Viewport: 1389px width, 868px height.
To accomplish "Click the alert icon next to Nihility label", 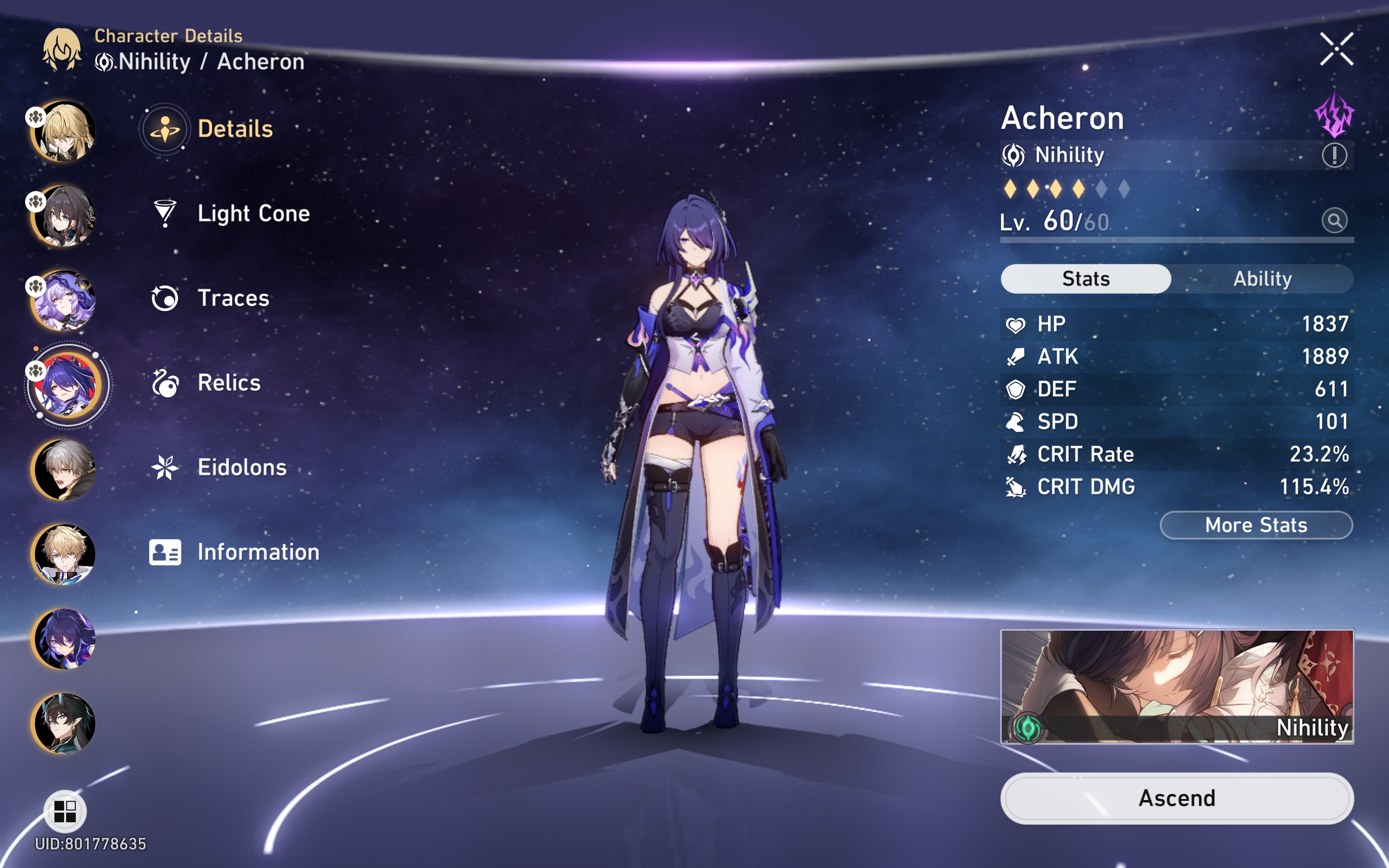I will 1335,154.
